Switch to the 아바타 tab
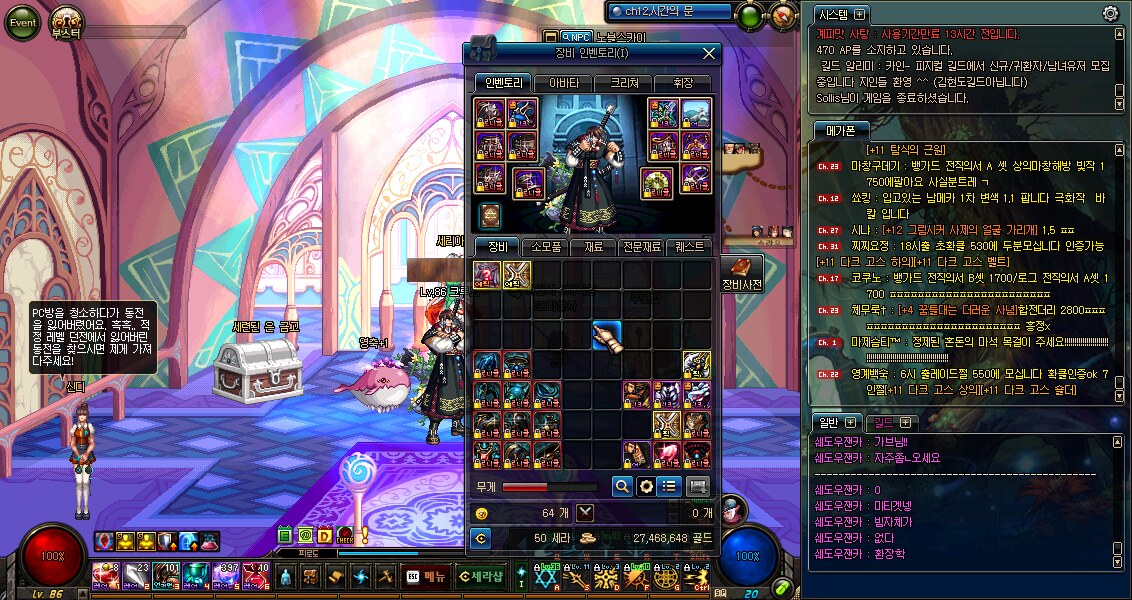1132x600 pixels. [562, 83]
